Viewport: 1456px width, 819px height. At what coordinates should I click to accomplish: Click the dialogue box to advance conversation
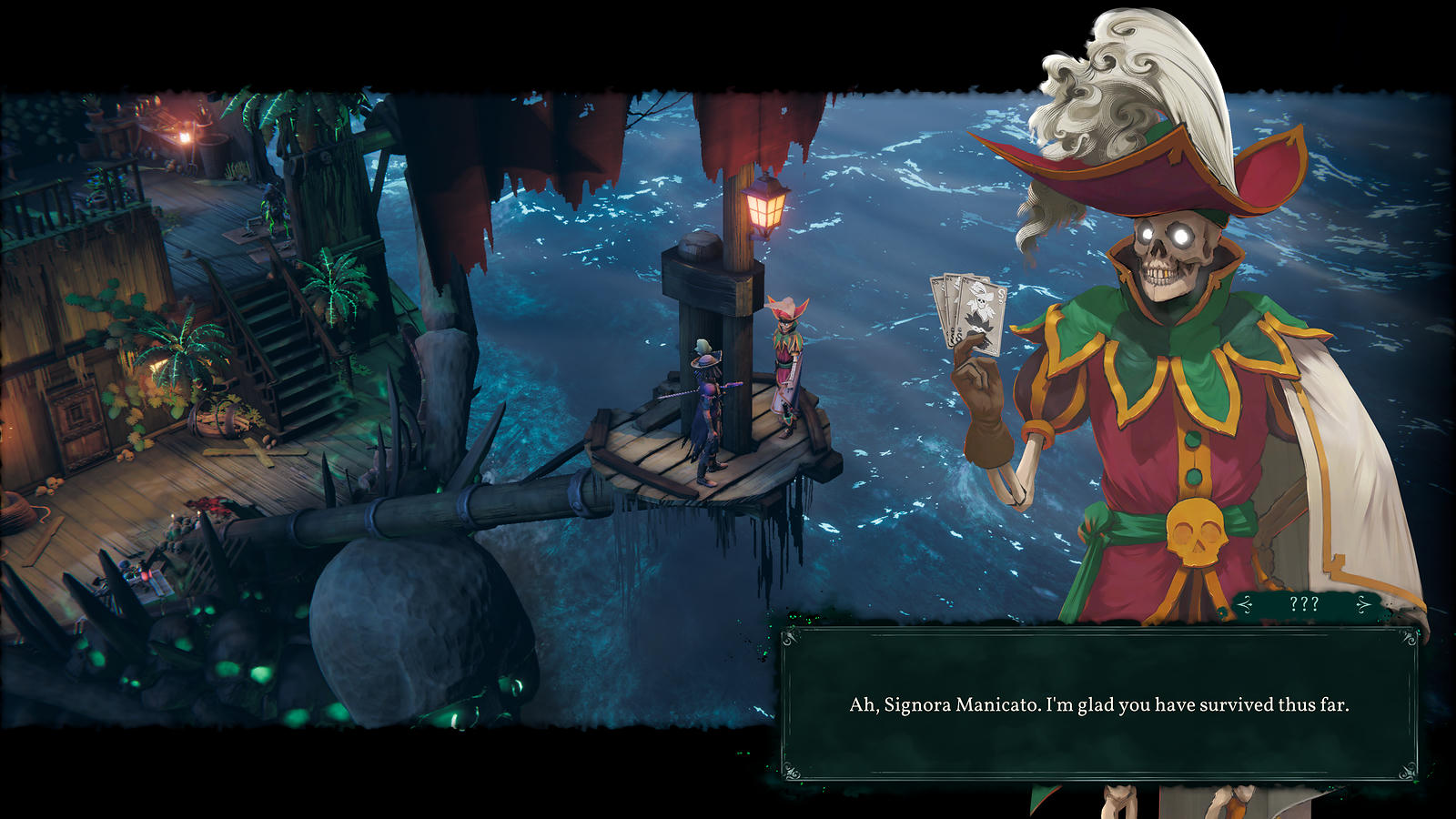click(x=1098, y=703)
